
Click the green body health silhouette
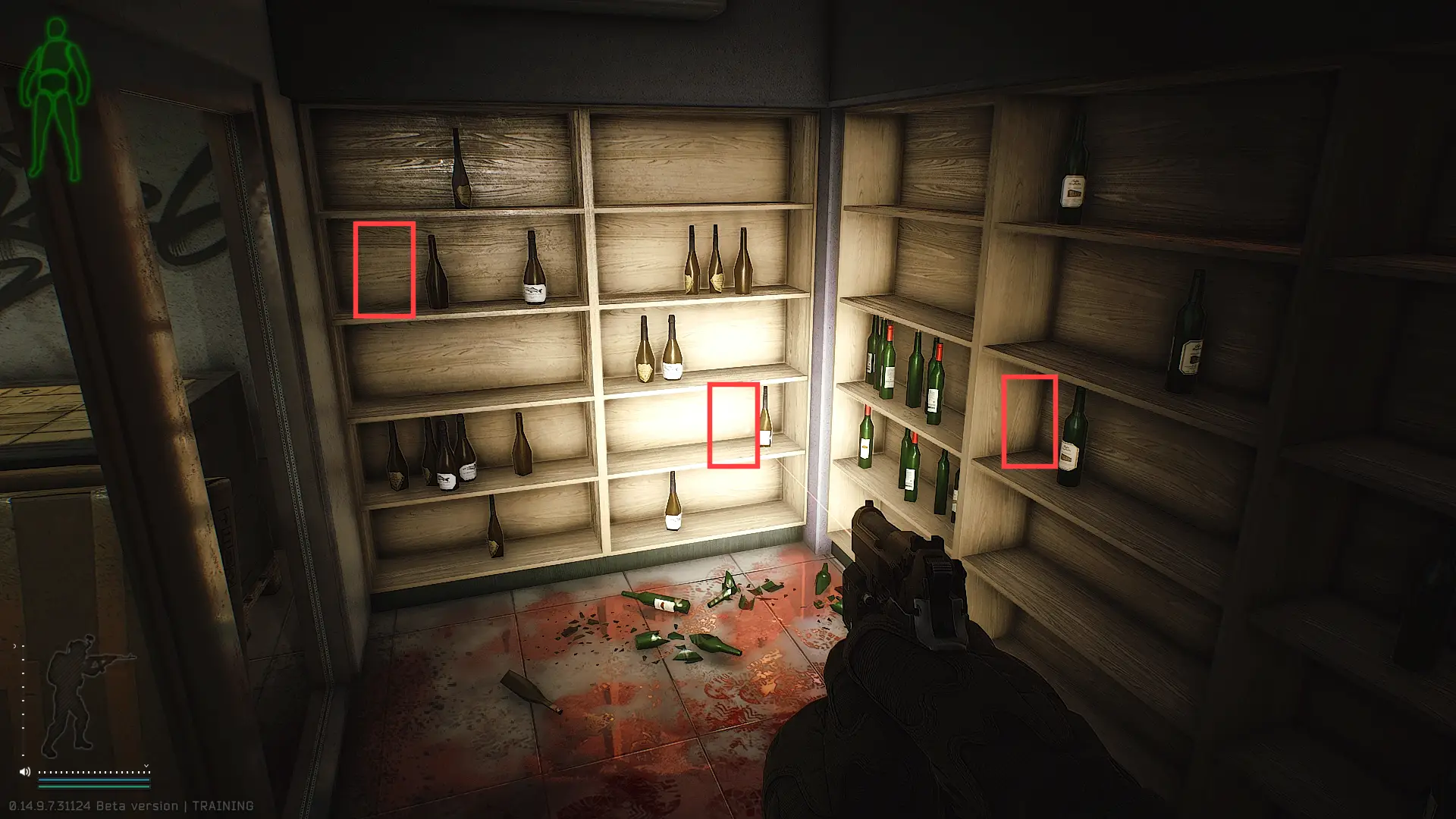coord(55,99)
